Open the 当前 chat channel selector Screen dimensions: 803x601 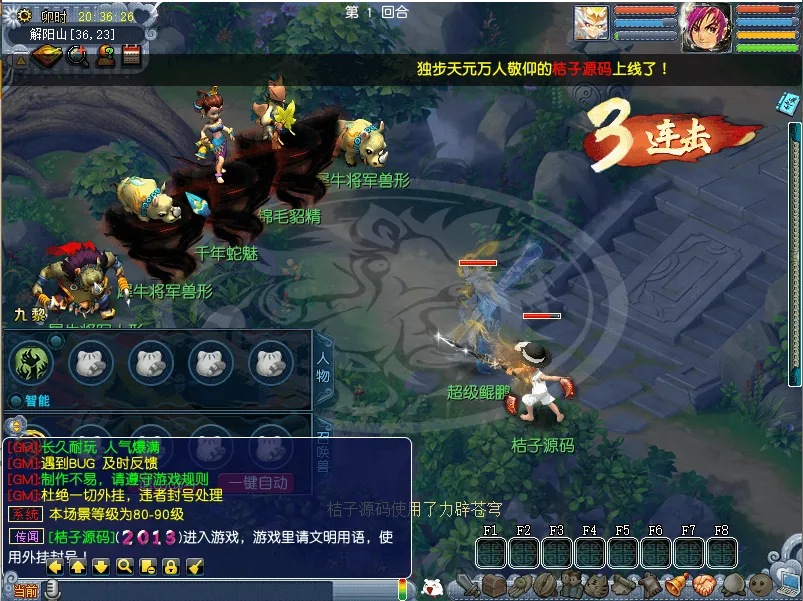pyautogui.click(x=24, y=591)
